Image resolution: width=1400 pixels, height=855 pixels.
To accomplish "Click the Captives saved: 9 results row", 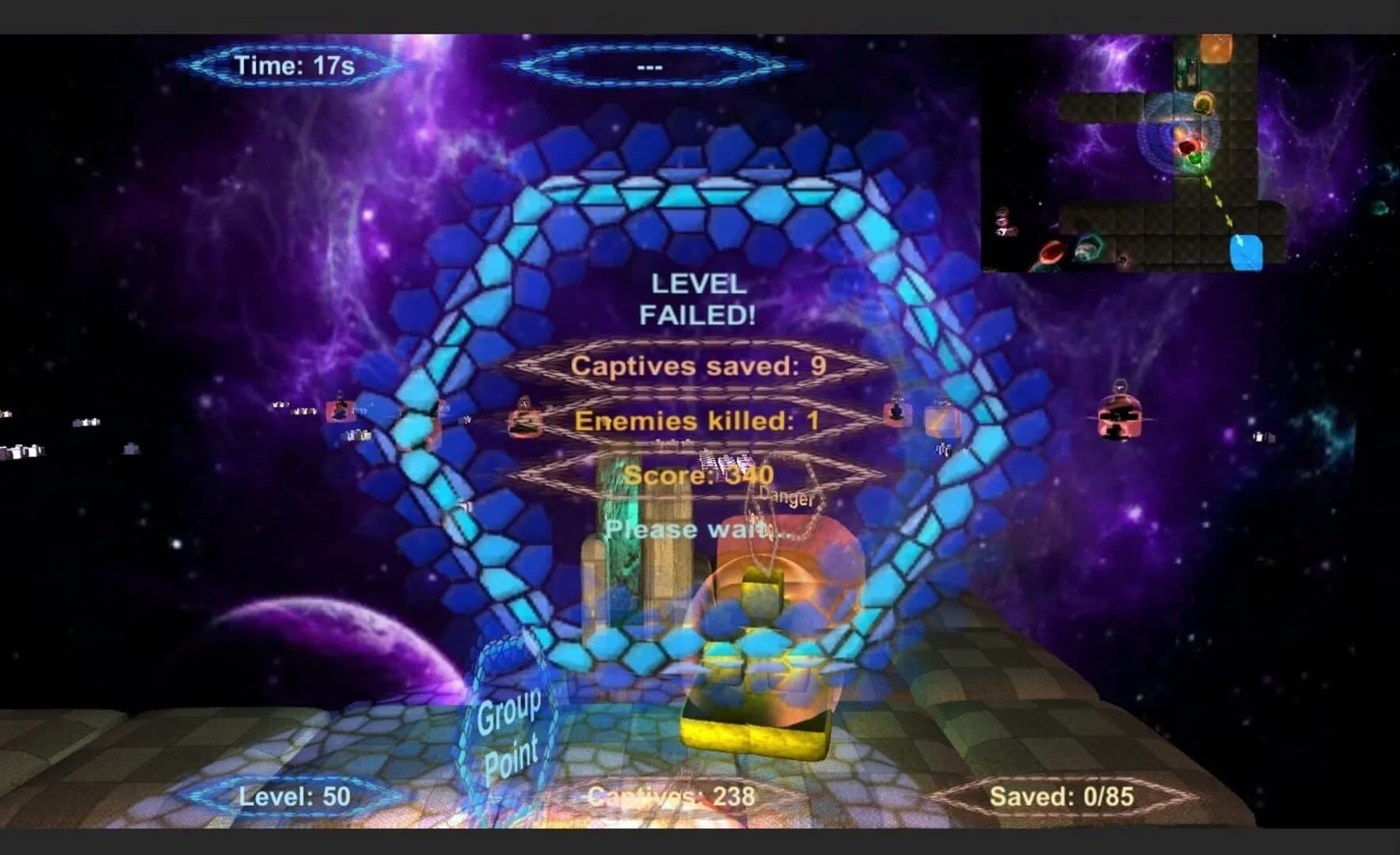I will click(x=700, y=366).
